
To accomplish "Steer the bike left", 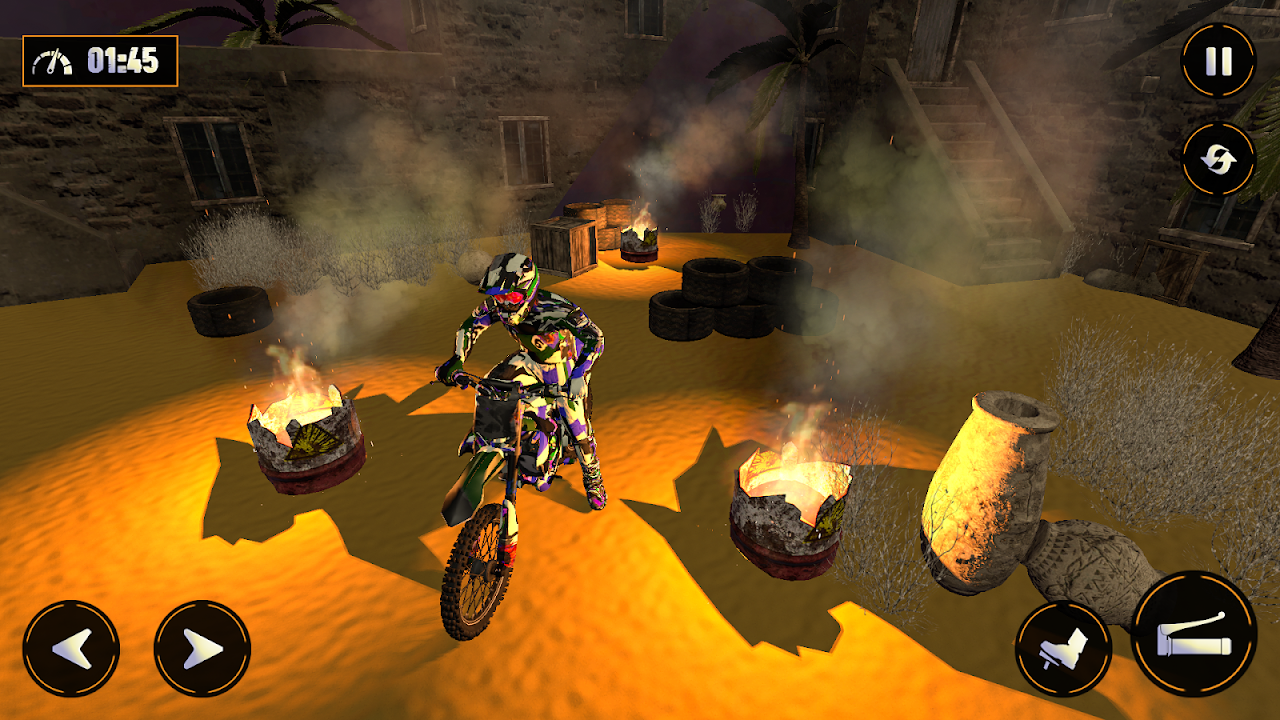I will pos(71,649).
